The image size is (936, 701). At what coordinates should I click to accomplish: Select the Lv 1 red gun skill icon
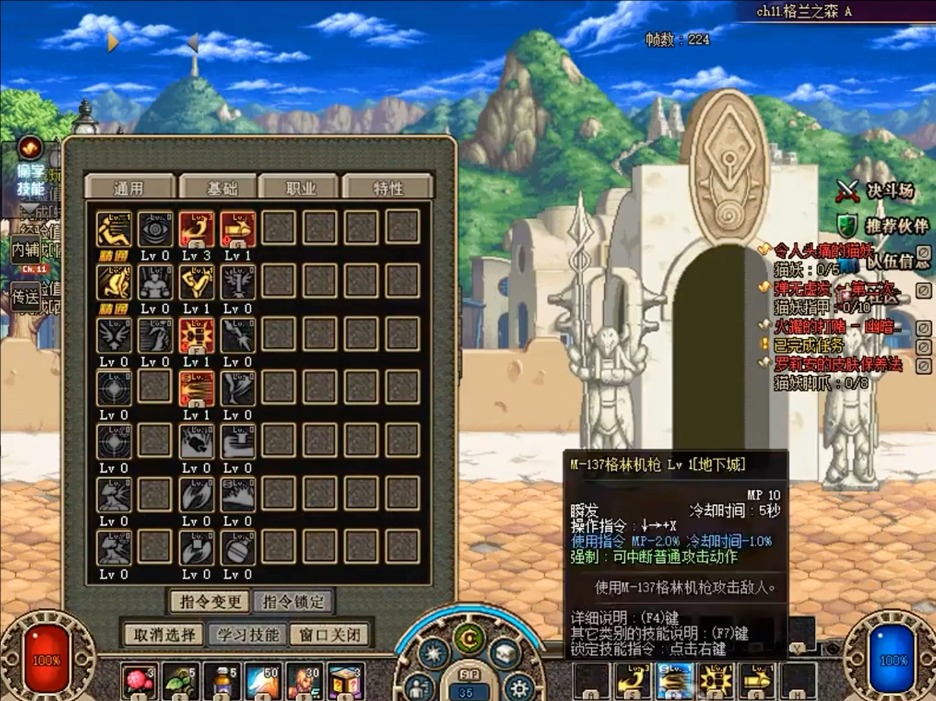pos(238,229)
